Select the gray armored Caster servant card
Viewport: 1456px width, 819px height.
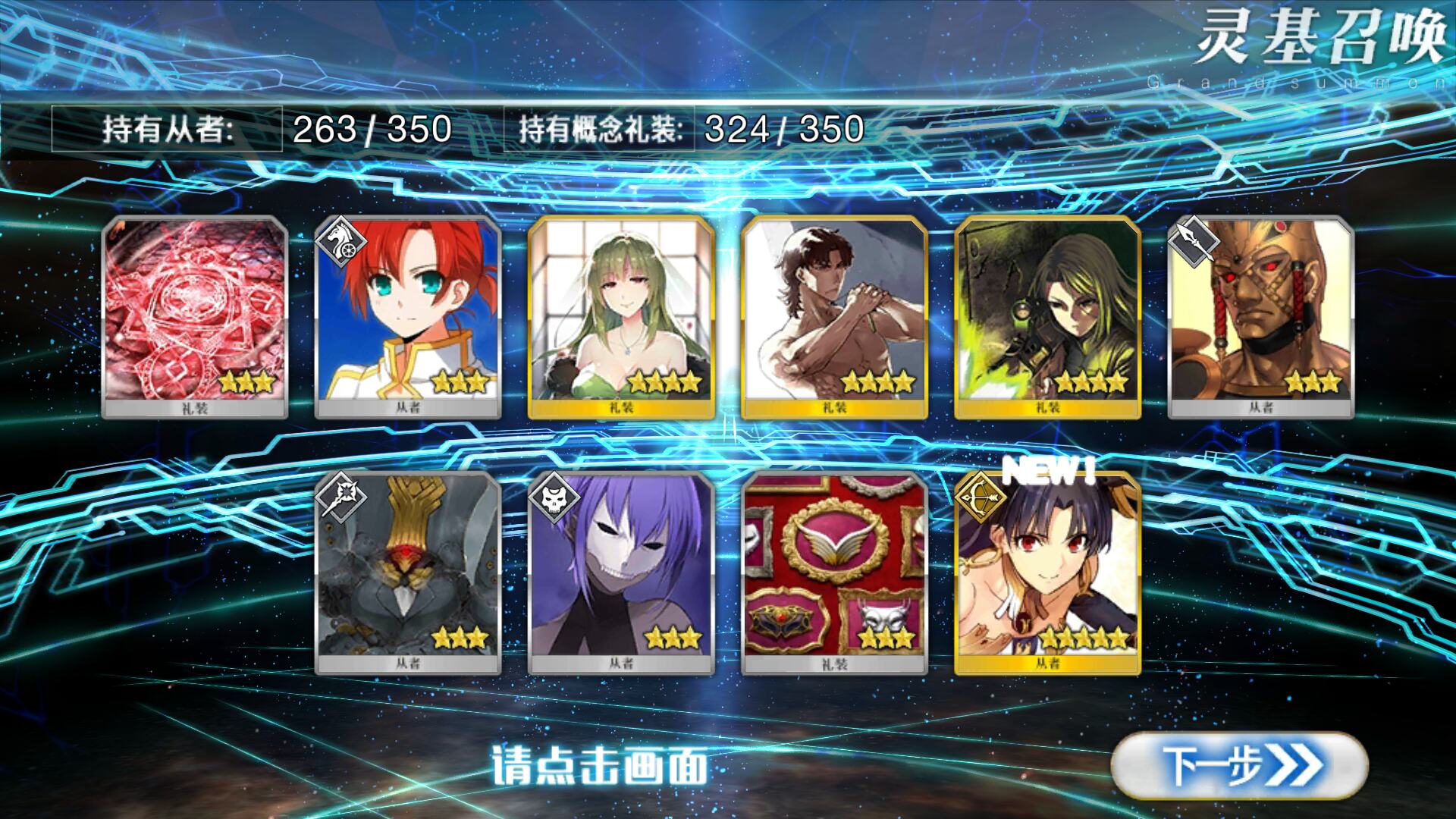[x=408, y=573]
